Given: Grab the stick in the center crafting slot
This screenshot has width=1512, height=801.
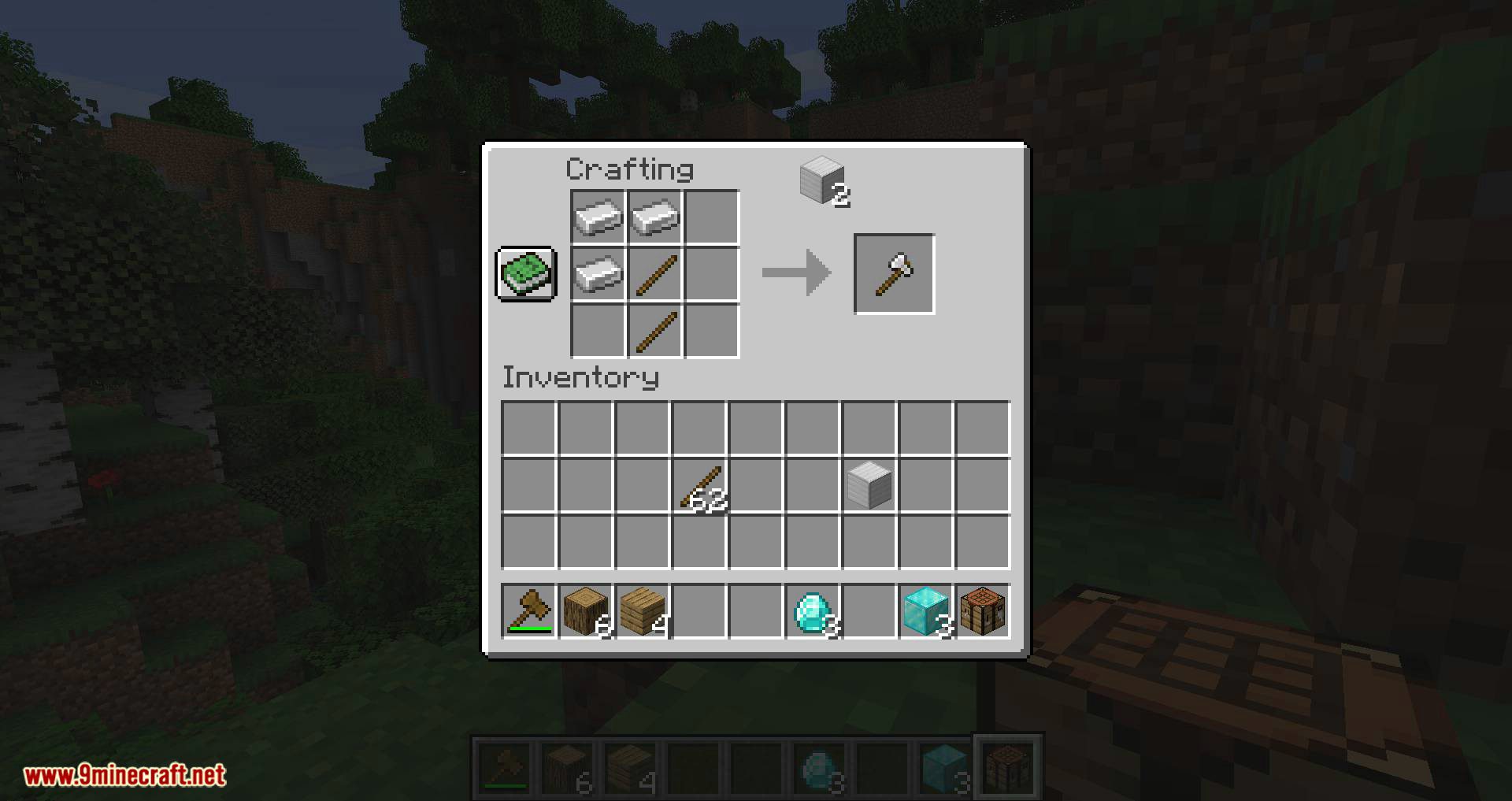Looking at the screenshot, I should 655,274.
